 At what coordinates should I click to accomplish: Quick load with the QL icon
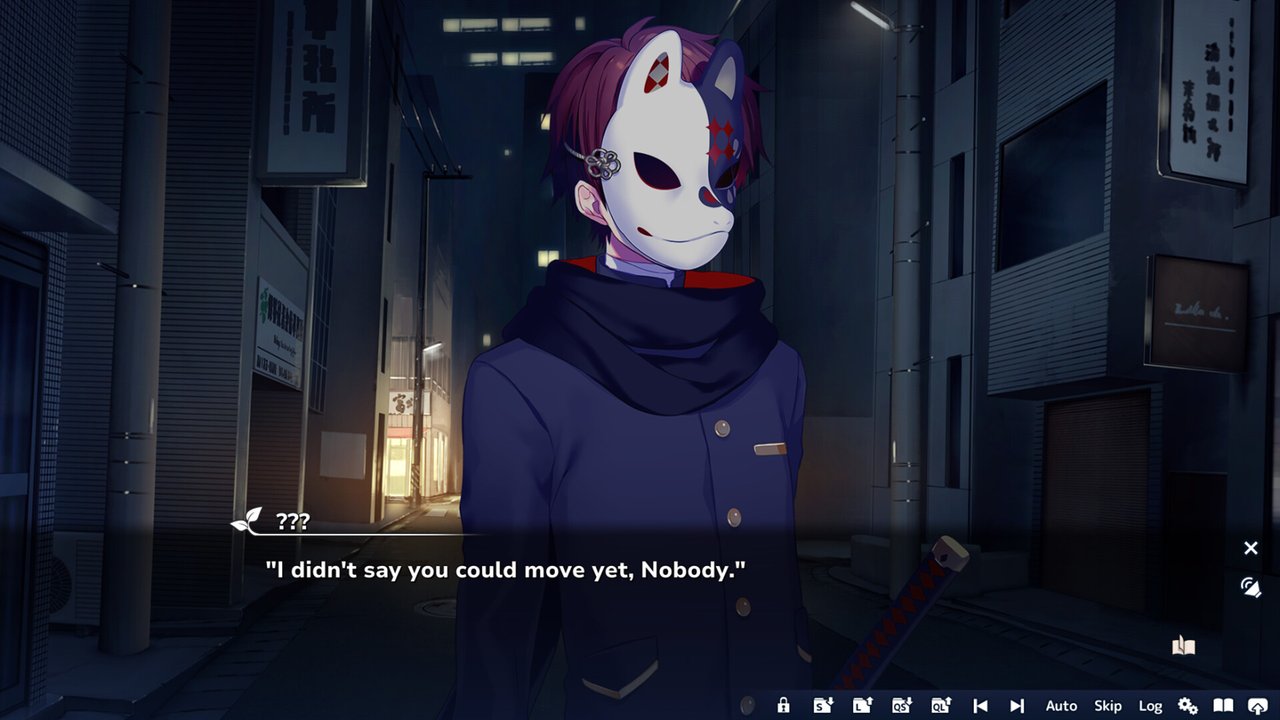pos(941,706)
